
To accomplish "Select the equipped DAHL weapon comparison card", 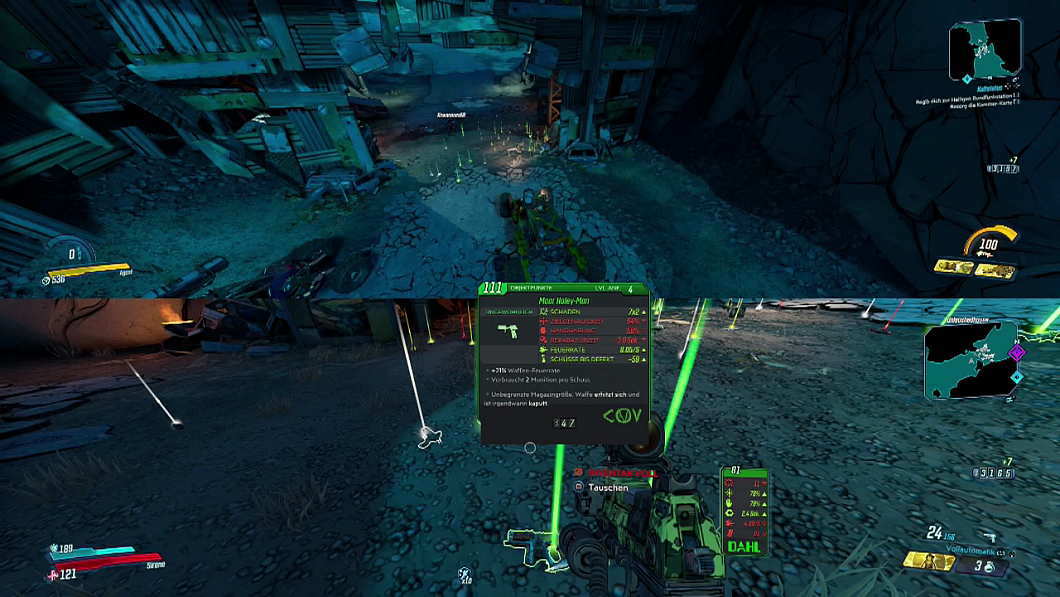I will (744, 511).
